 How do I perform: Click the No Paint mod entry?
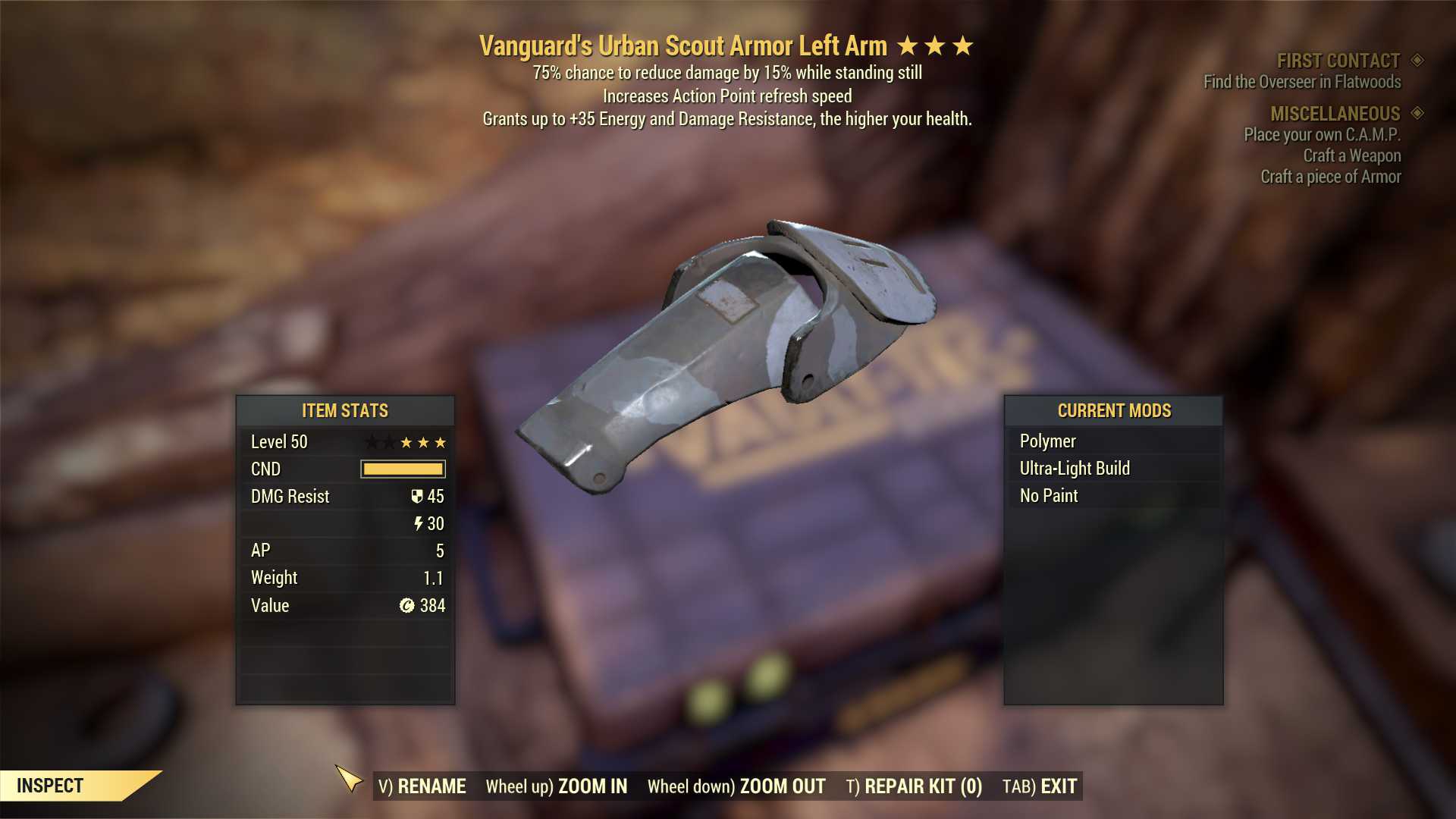[x=1049, y=496]
